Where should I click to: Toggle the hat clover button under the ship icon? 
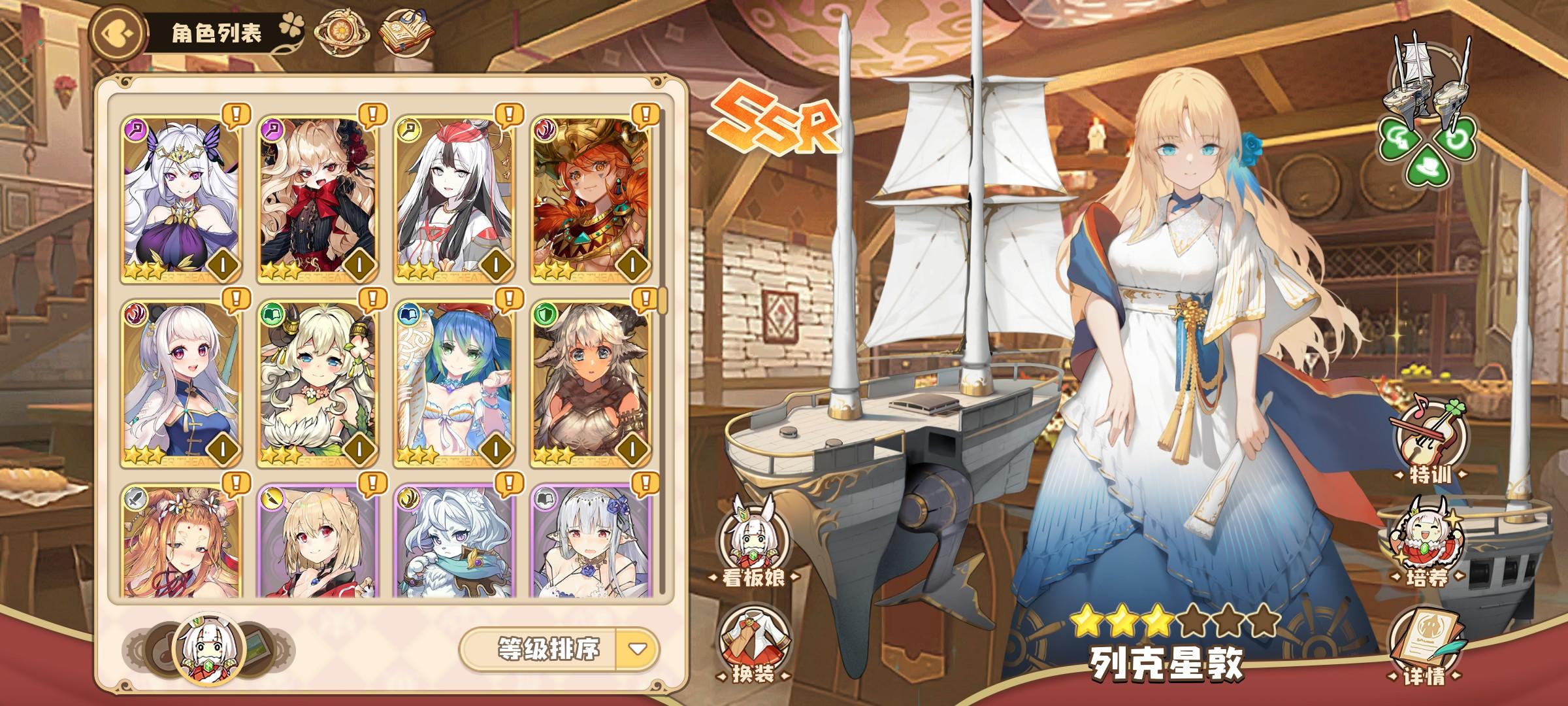[1427, 167]
